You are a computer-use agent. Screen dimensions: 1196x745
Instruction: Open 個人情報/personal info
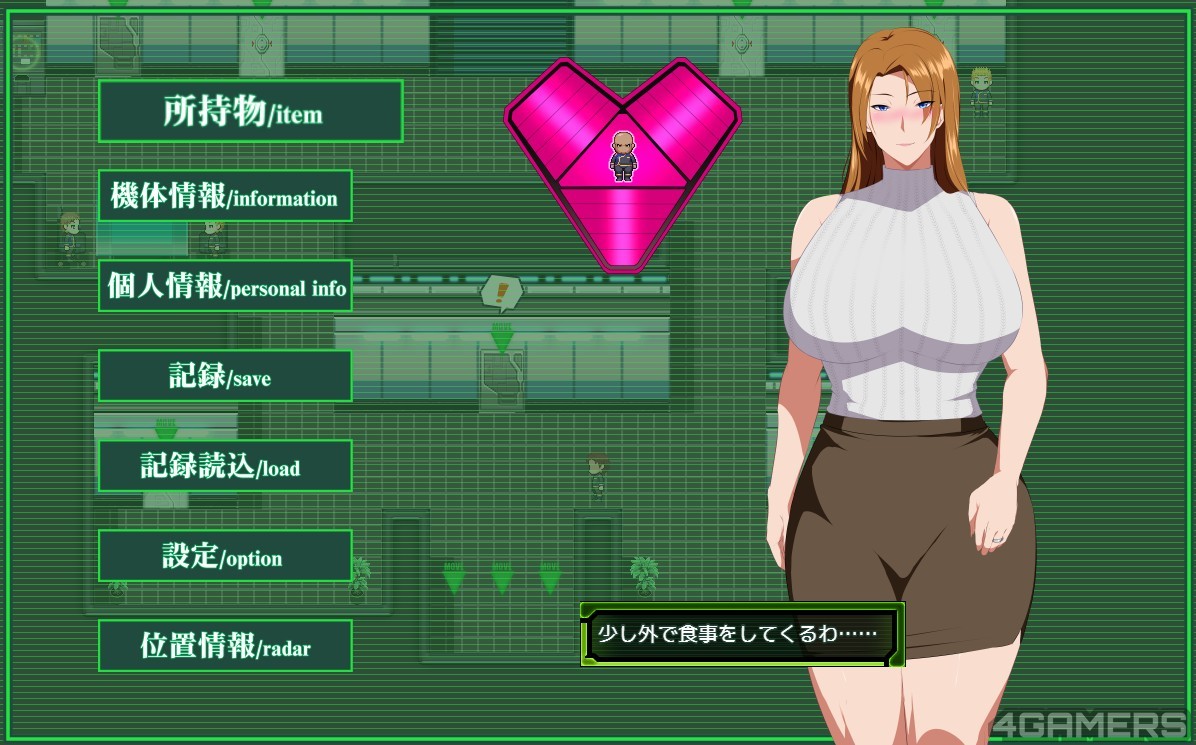(x=225, y=286)
